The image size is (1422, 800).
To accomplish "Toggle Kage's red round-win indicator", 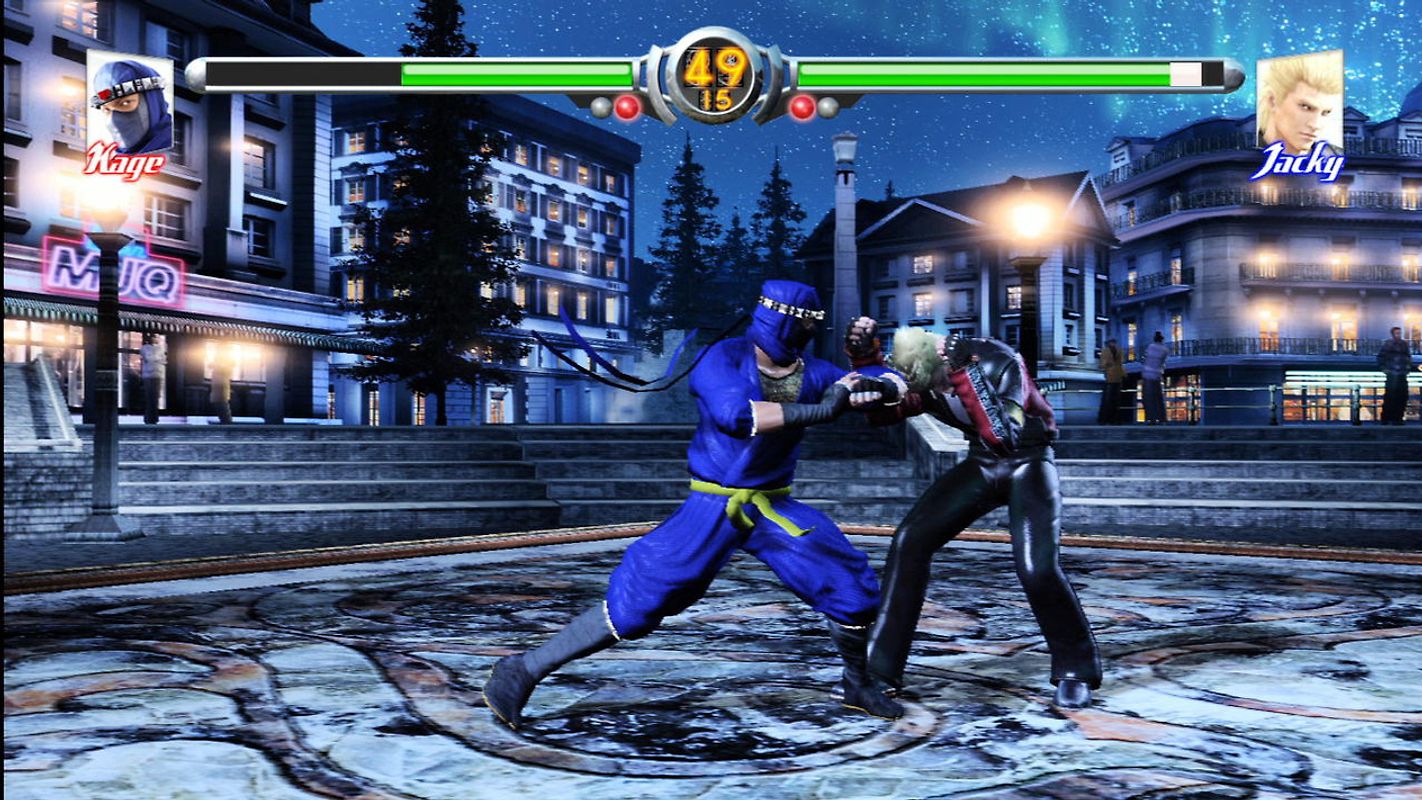I will pos(625,104).
